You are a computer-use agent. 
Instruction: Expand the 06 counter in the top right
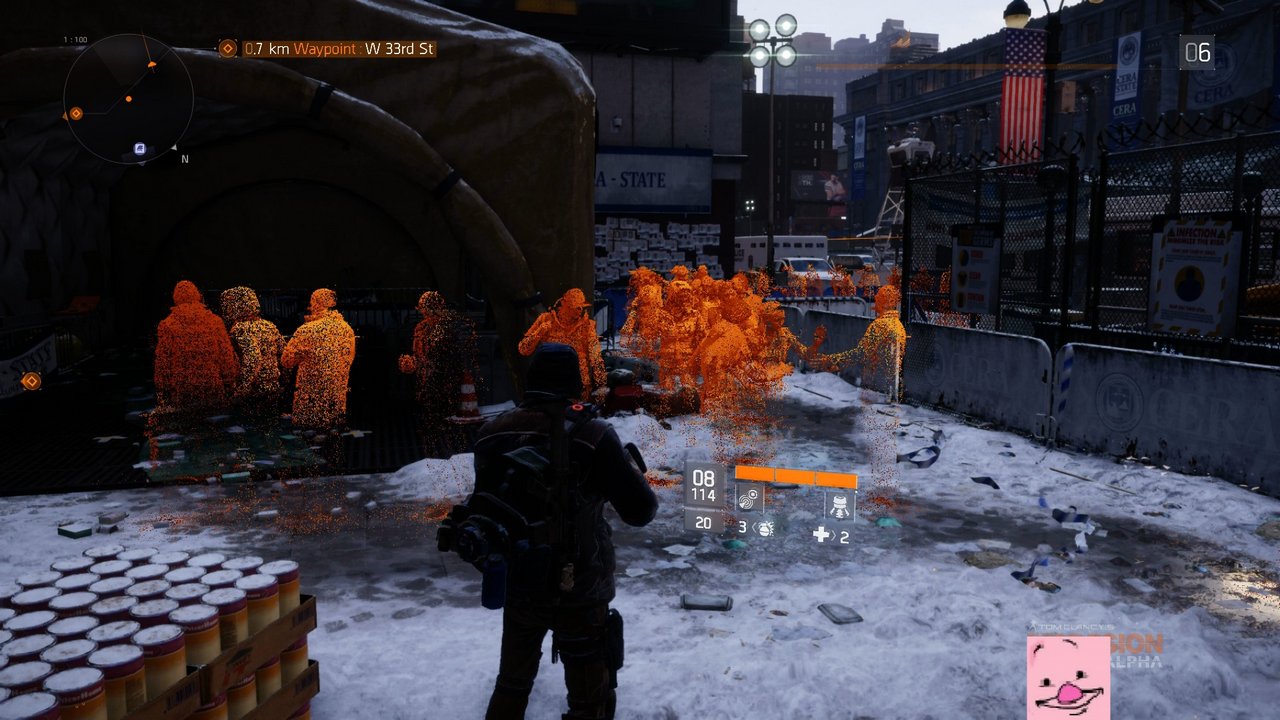(1197, 54)
